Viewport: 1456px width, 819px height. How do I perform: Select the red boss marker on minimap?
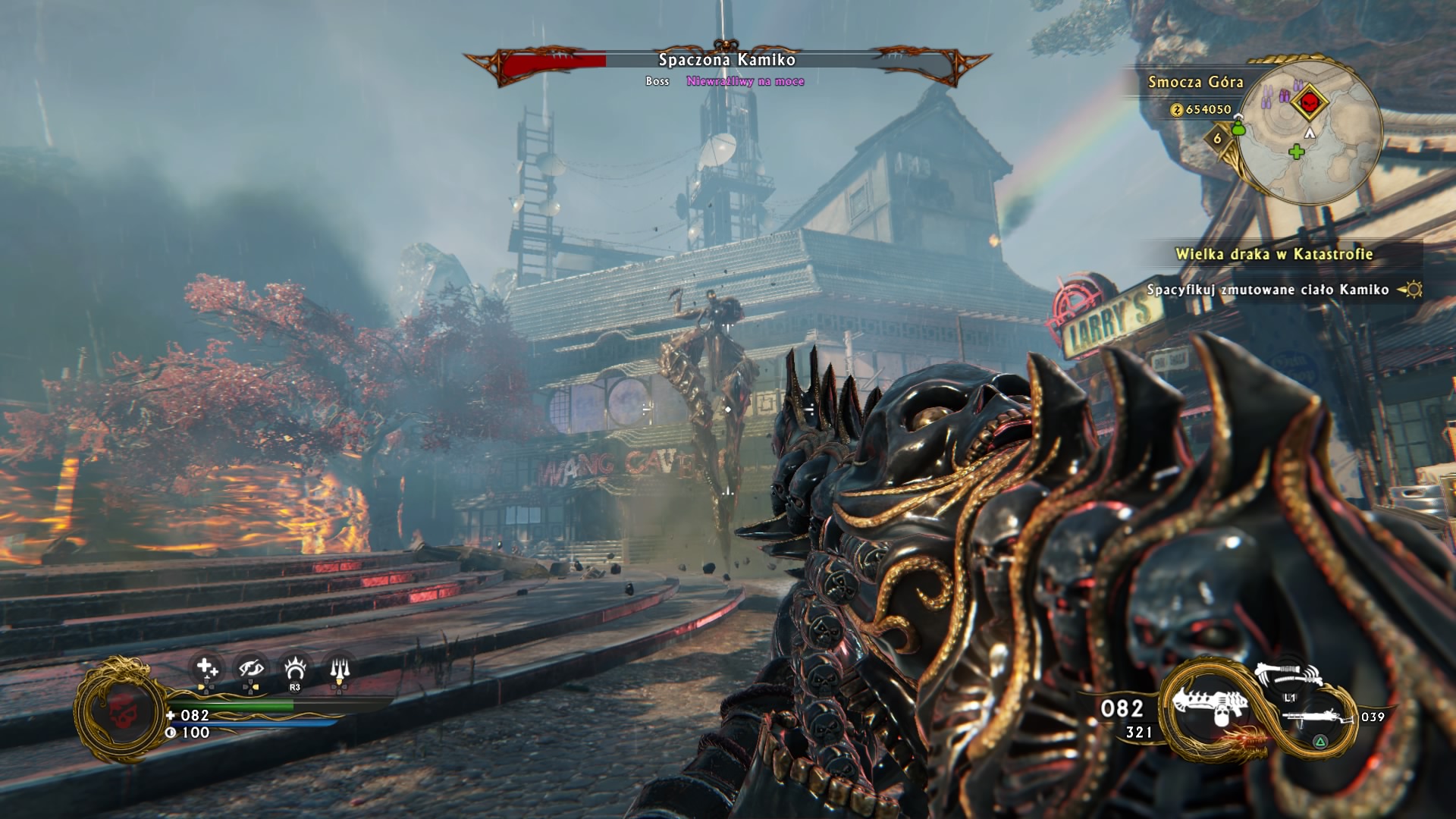pyautogui.click(x=1308, y=102)
